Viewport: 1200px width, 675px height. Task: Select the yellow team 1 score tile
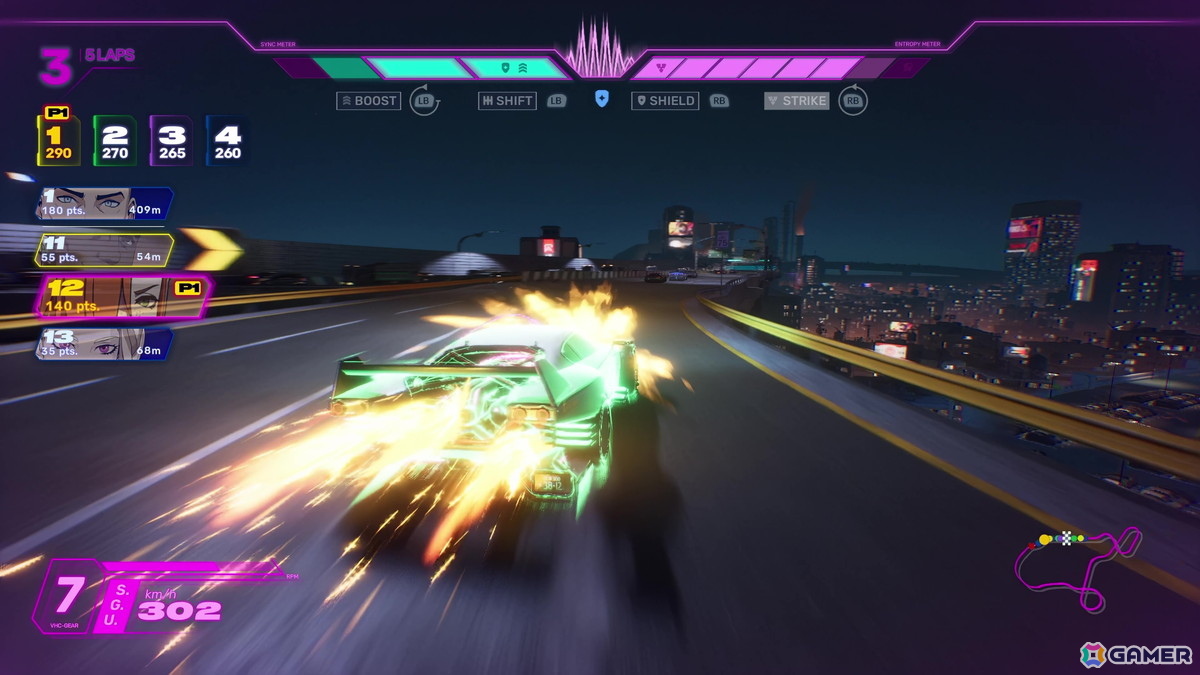[58, 141]
